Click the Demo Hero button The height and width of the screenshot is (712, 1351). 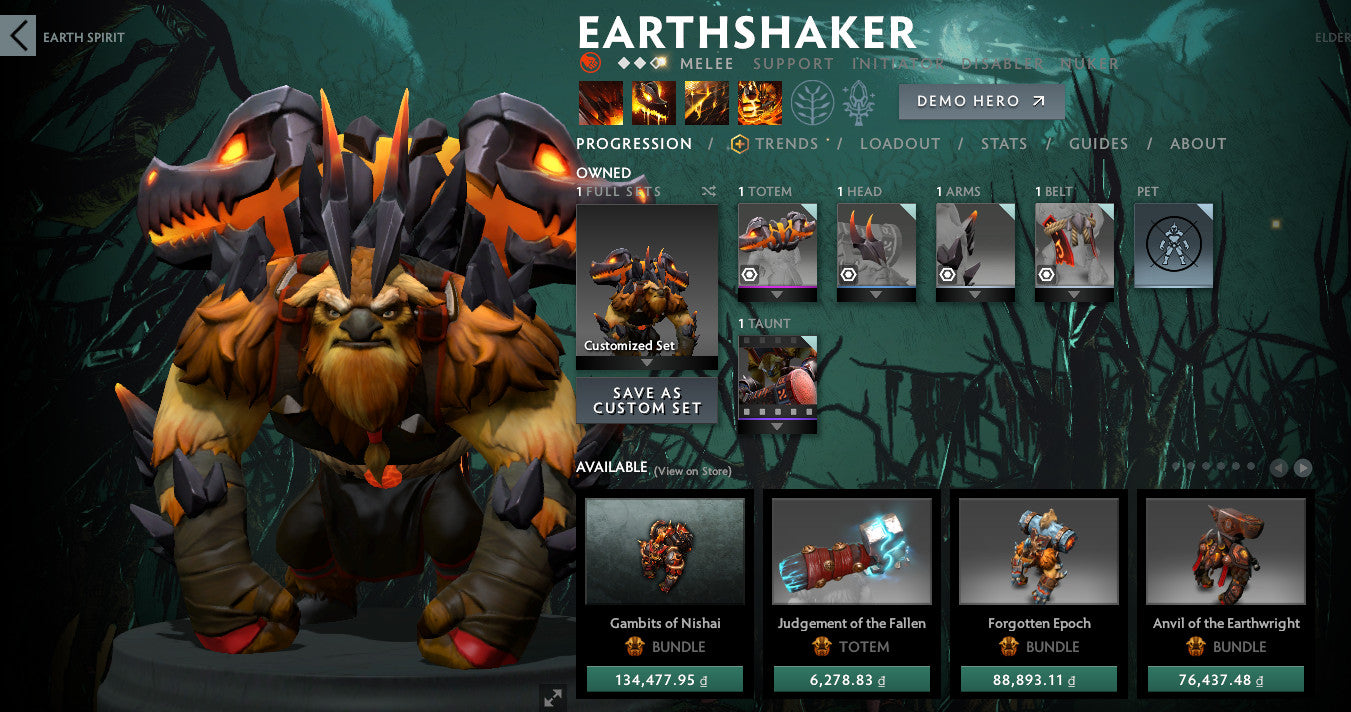pos(980,101)
